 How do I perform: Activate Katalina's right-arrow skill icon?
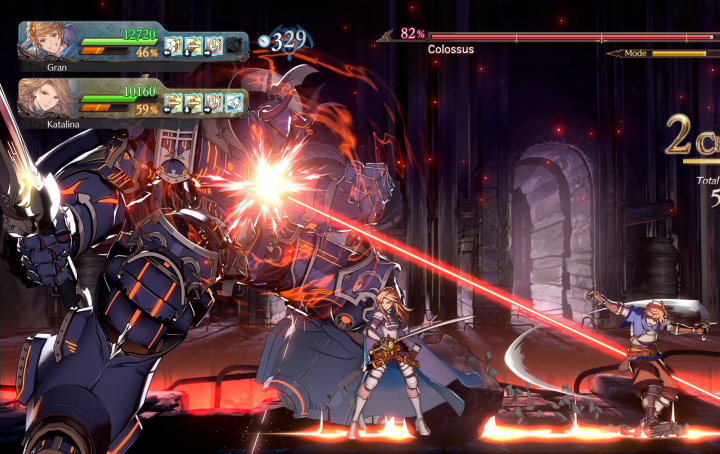point(213,101)
